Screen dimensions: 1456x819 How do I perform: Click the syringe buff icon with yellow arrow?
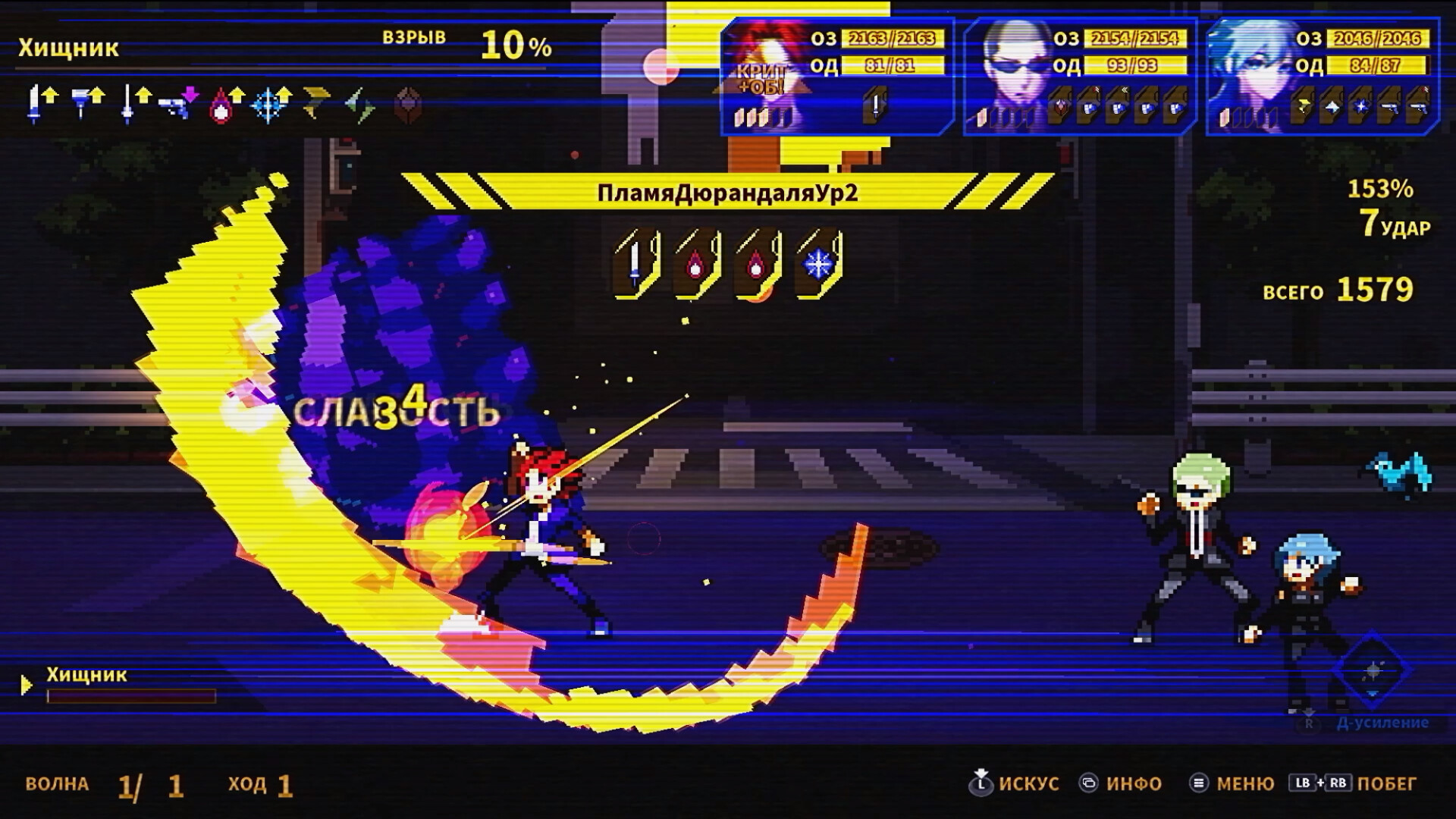(x=82, y=102)
